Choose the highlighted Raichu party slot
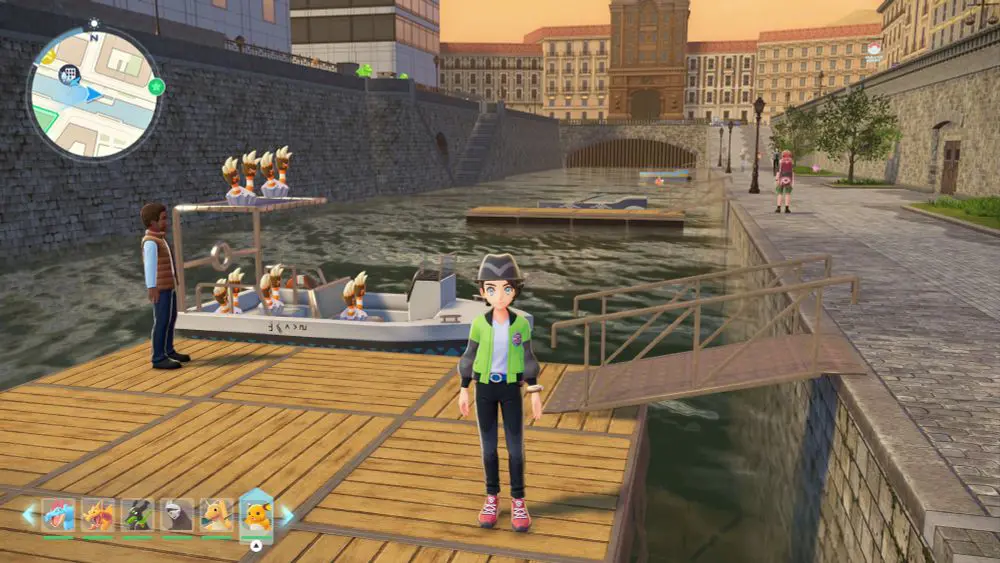 [257, 515]
